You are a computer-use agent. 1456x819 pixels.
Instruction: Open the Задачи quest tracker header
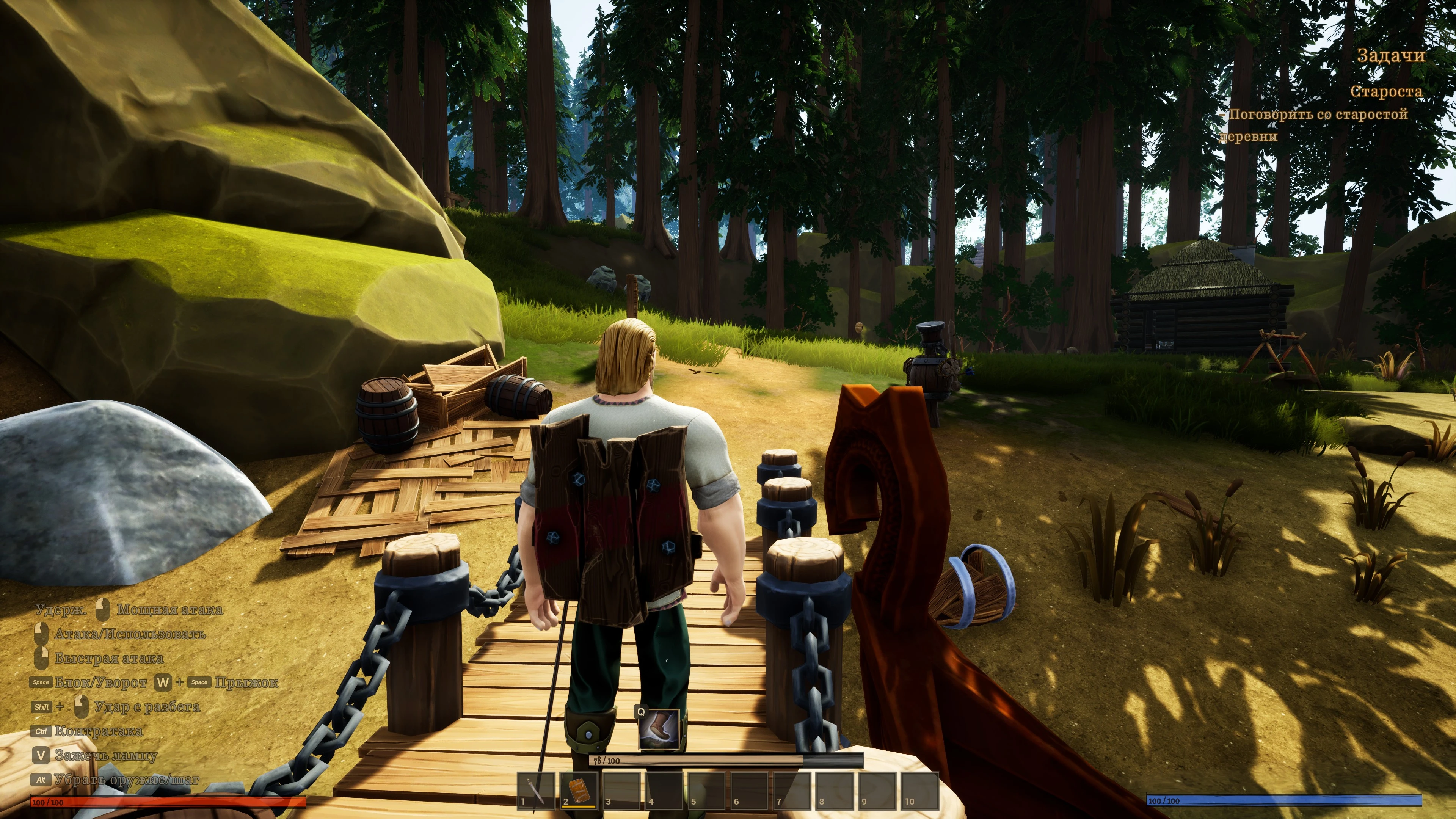pyautogui.click(x=1391, y=55)
